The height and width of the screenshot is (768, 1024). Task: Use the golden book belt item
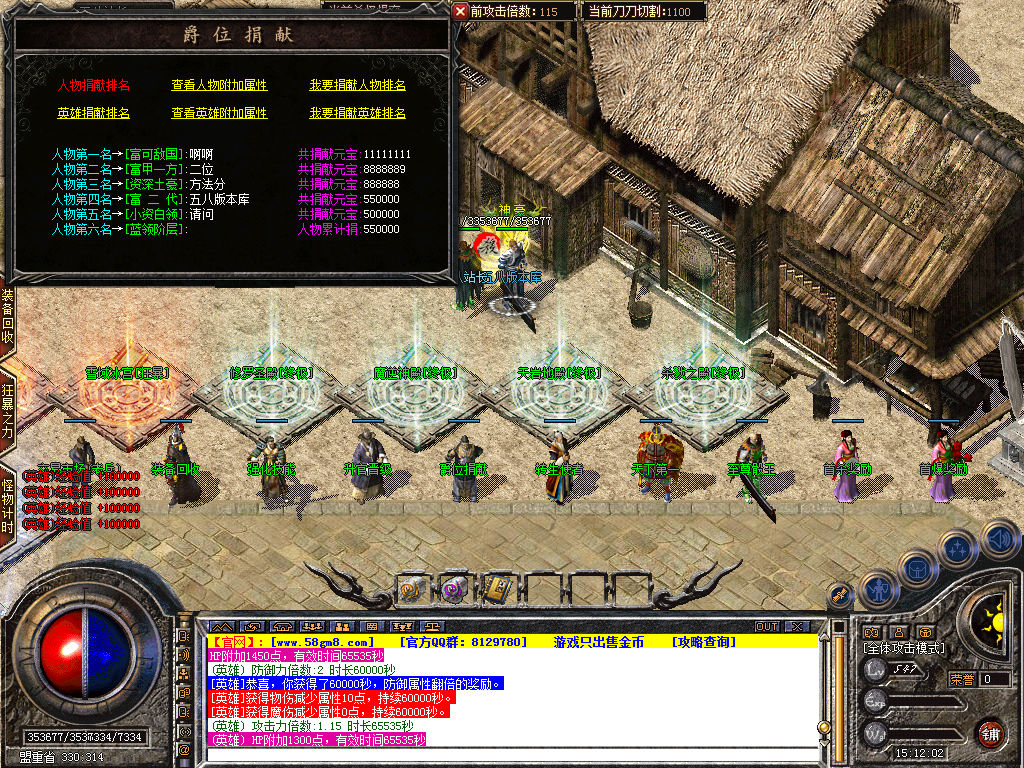pyautogui.click(x=496, y=589)
